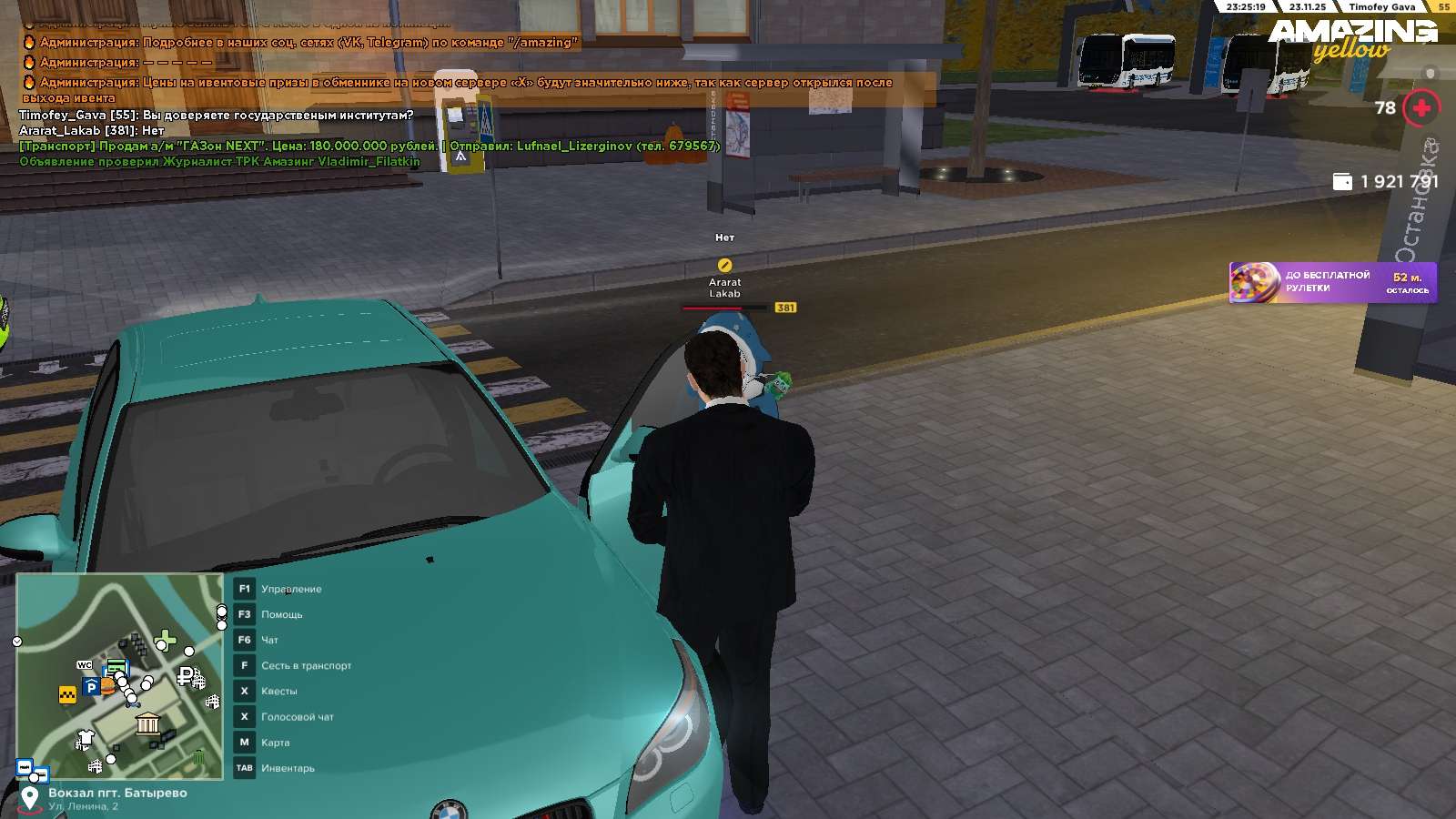1456x819 pixels.
Task: Select the ruble bank marker on the minimap
Action: pyautogui.click(x=185, y=676)
